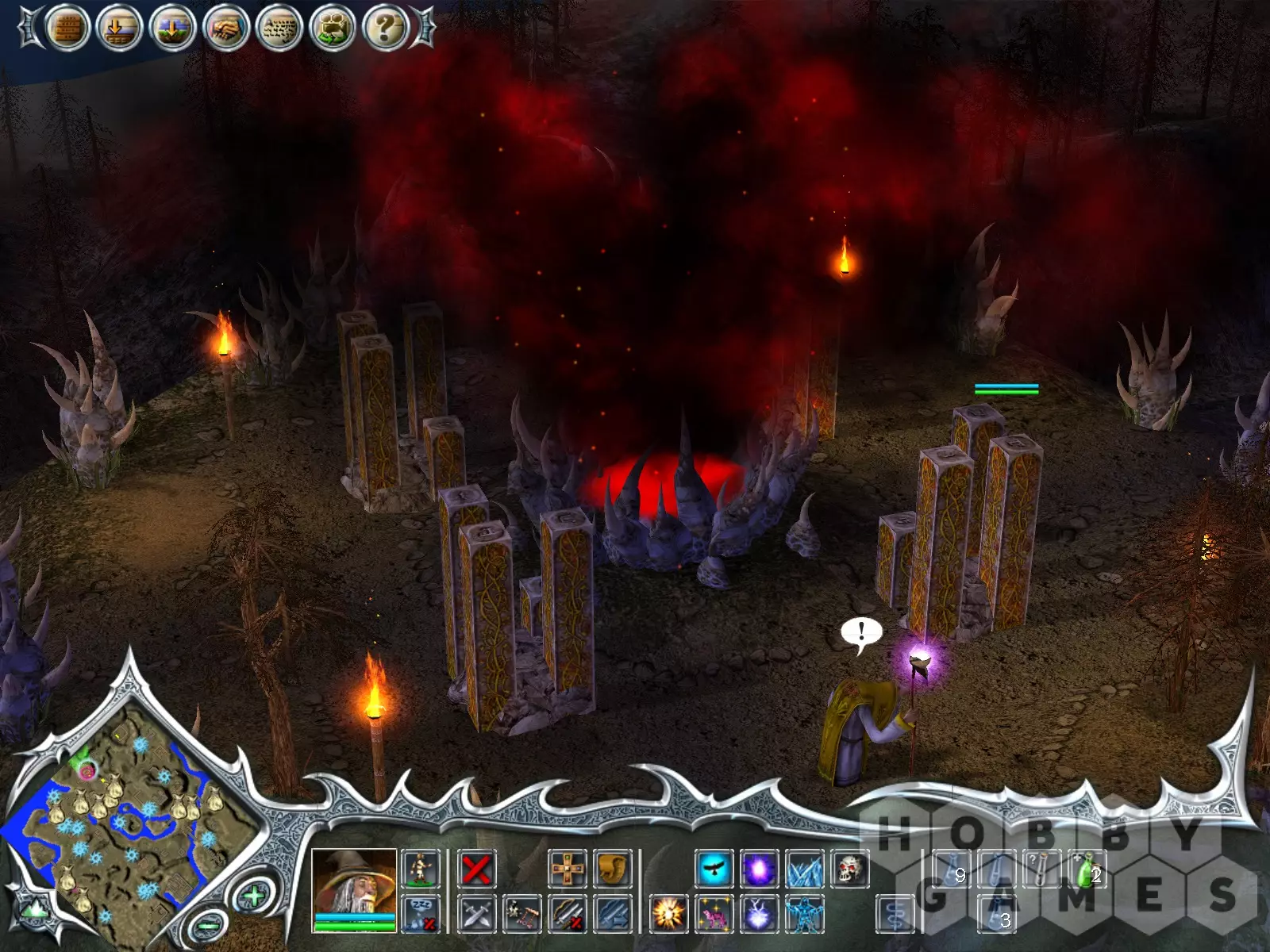Cast the ice shards spell
Screen dimensions: 1270x952
point(804,869)
